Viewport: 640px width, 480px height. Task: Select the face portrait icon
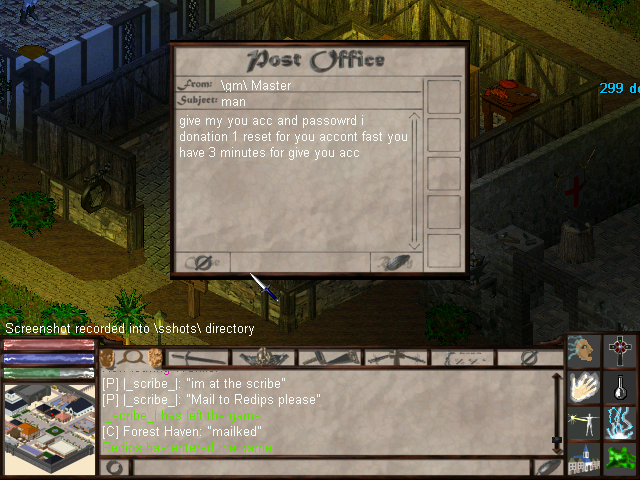pyautogui.click(x=583, y=350)
